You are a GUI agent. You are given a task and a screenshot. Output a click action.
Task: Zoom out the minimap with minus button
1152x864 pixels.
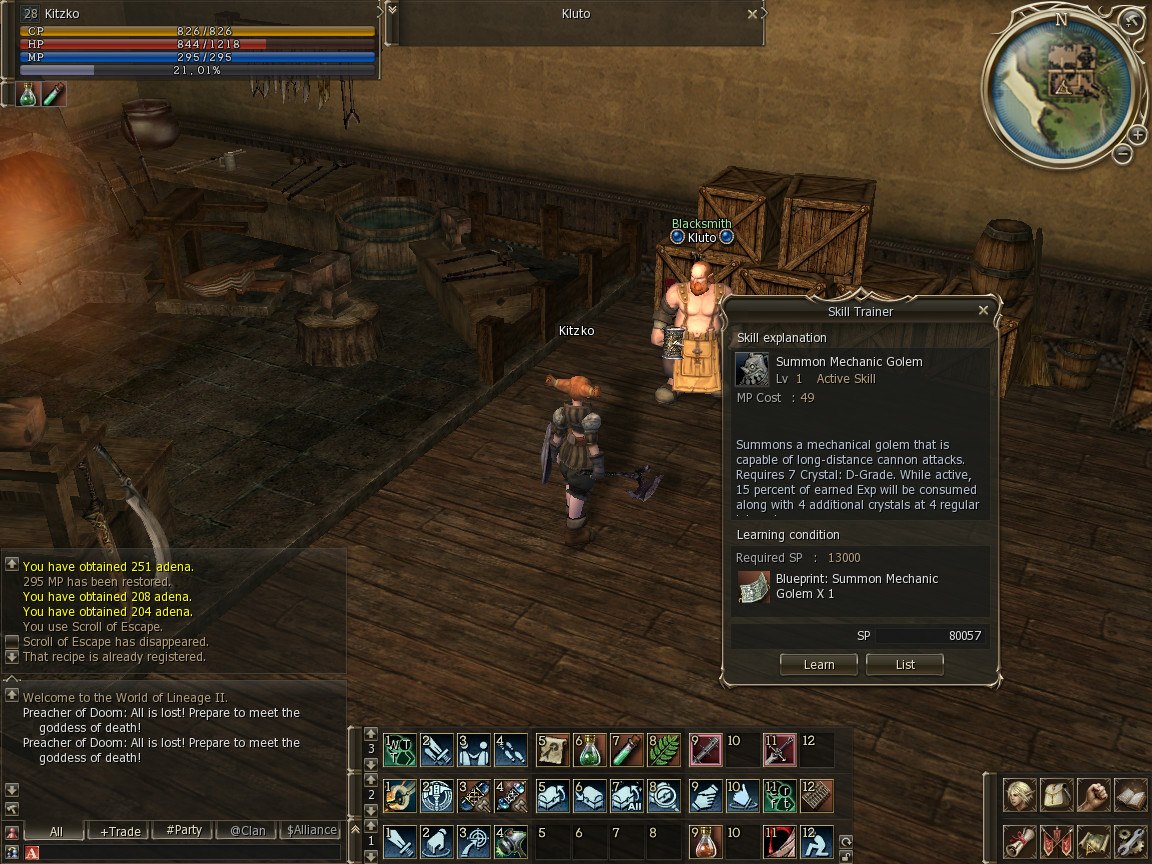[1123, 154]
